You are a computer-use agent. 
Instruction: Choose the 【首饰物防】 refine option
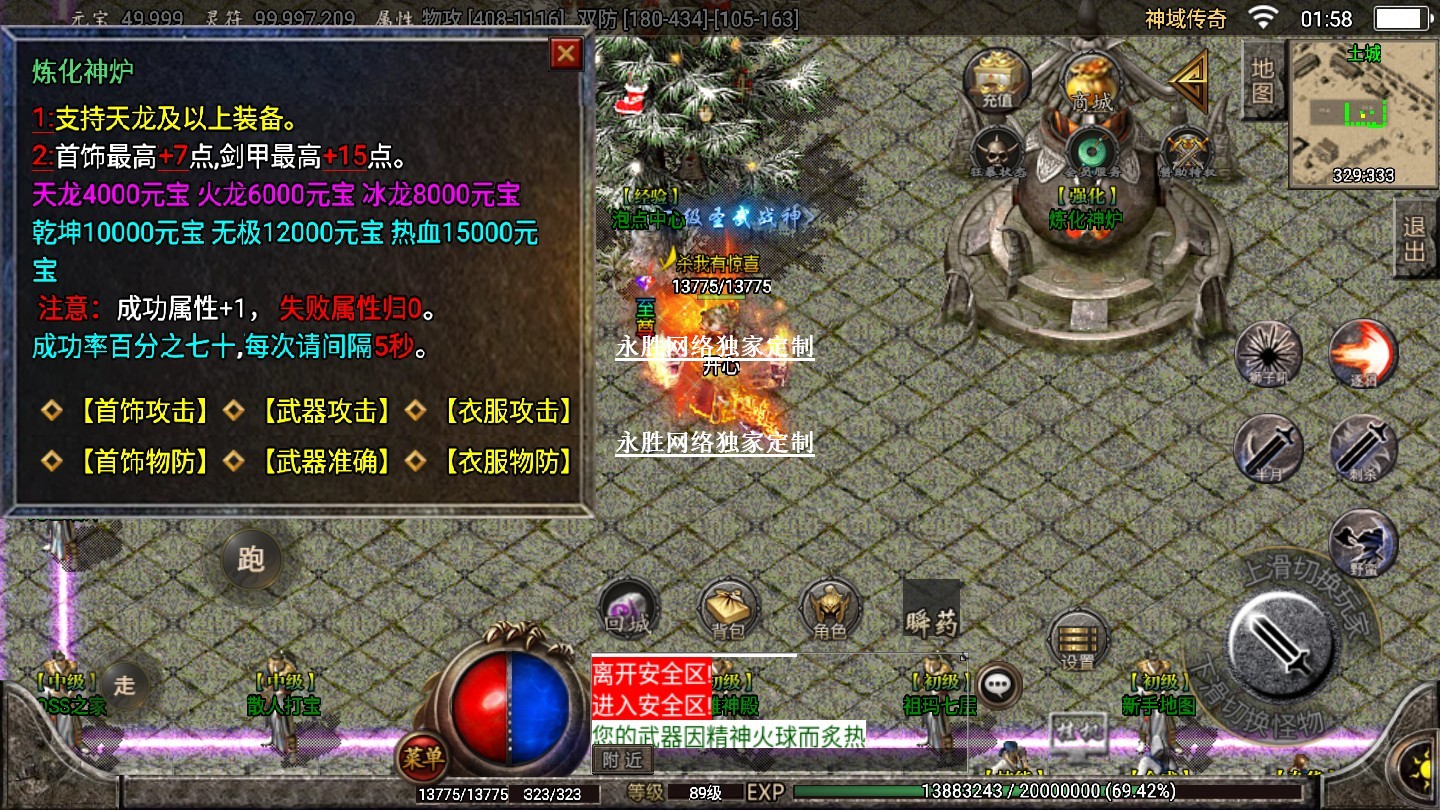tap(145, 461)
